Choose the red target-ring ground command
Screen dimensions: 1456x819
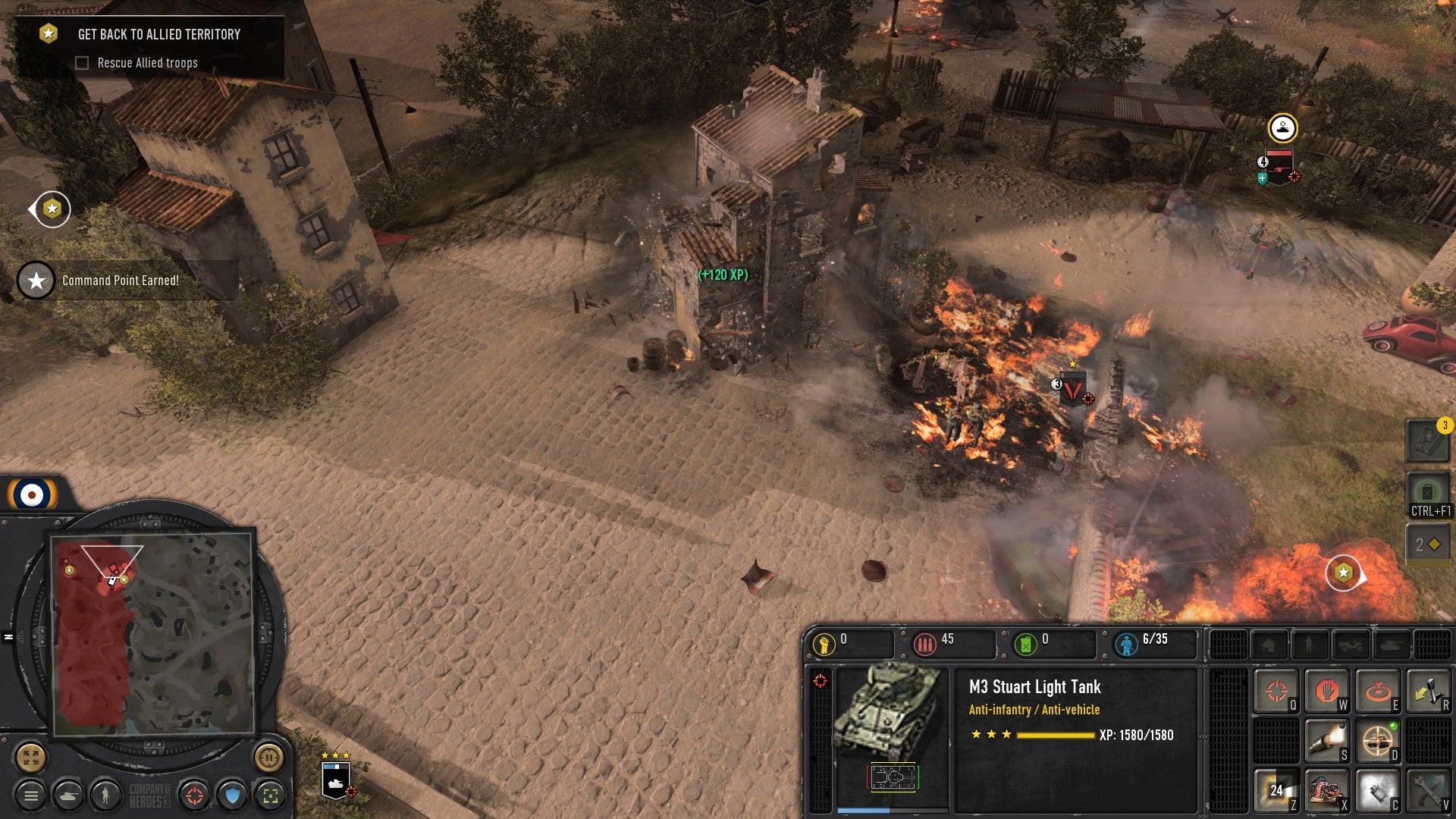(1377, 691)
